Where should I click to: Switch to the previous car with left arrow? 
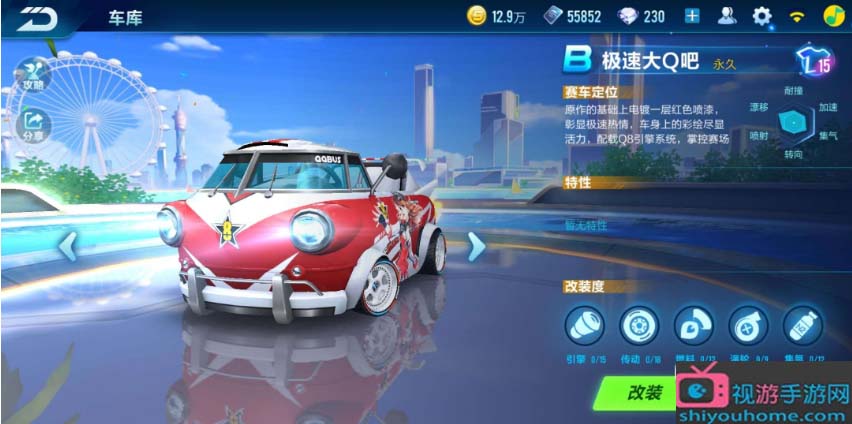point(68,245)
